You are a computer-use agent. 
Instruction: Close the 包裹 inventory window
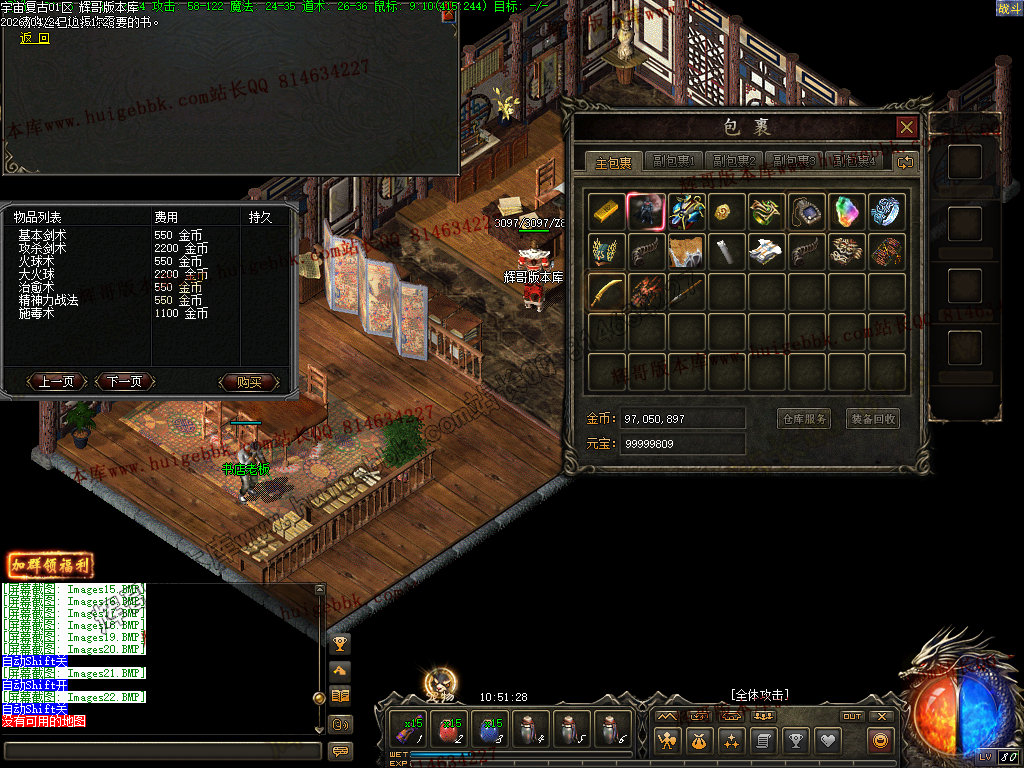click(906, 127)
